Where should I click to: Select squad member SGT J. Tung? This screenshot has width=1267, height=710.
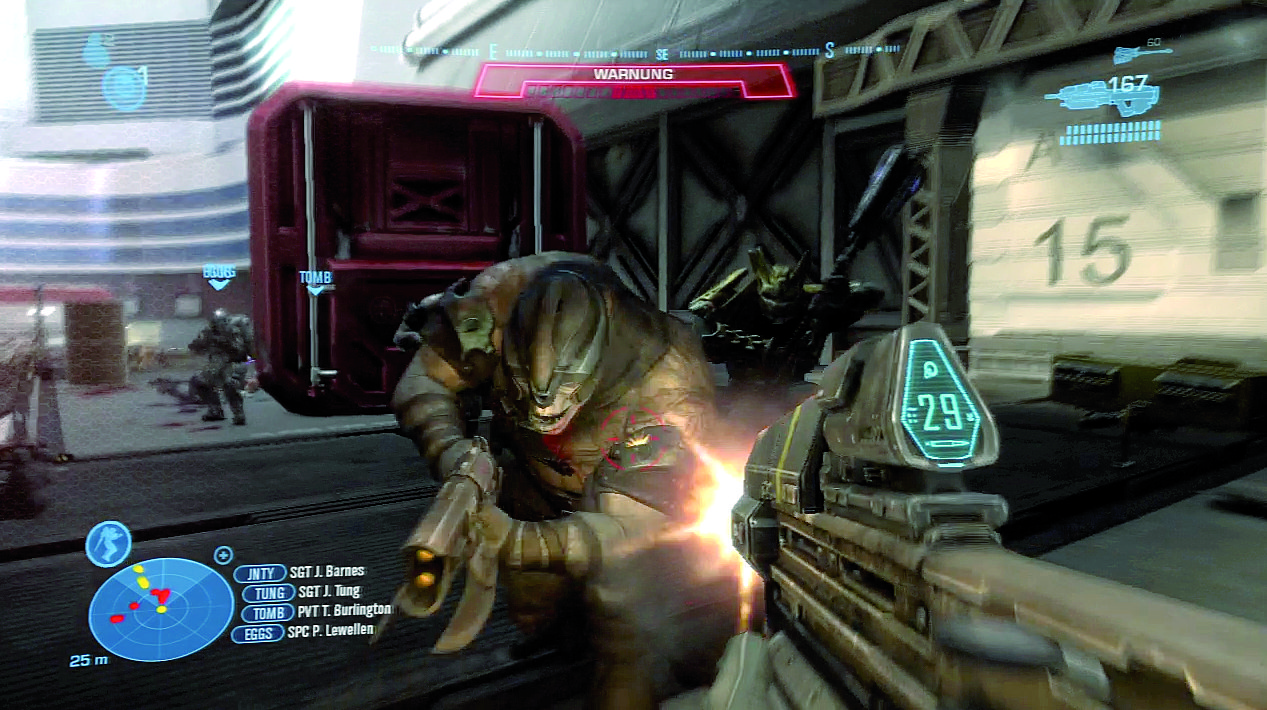(302, 592)
